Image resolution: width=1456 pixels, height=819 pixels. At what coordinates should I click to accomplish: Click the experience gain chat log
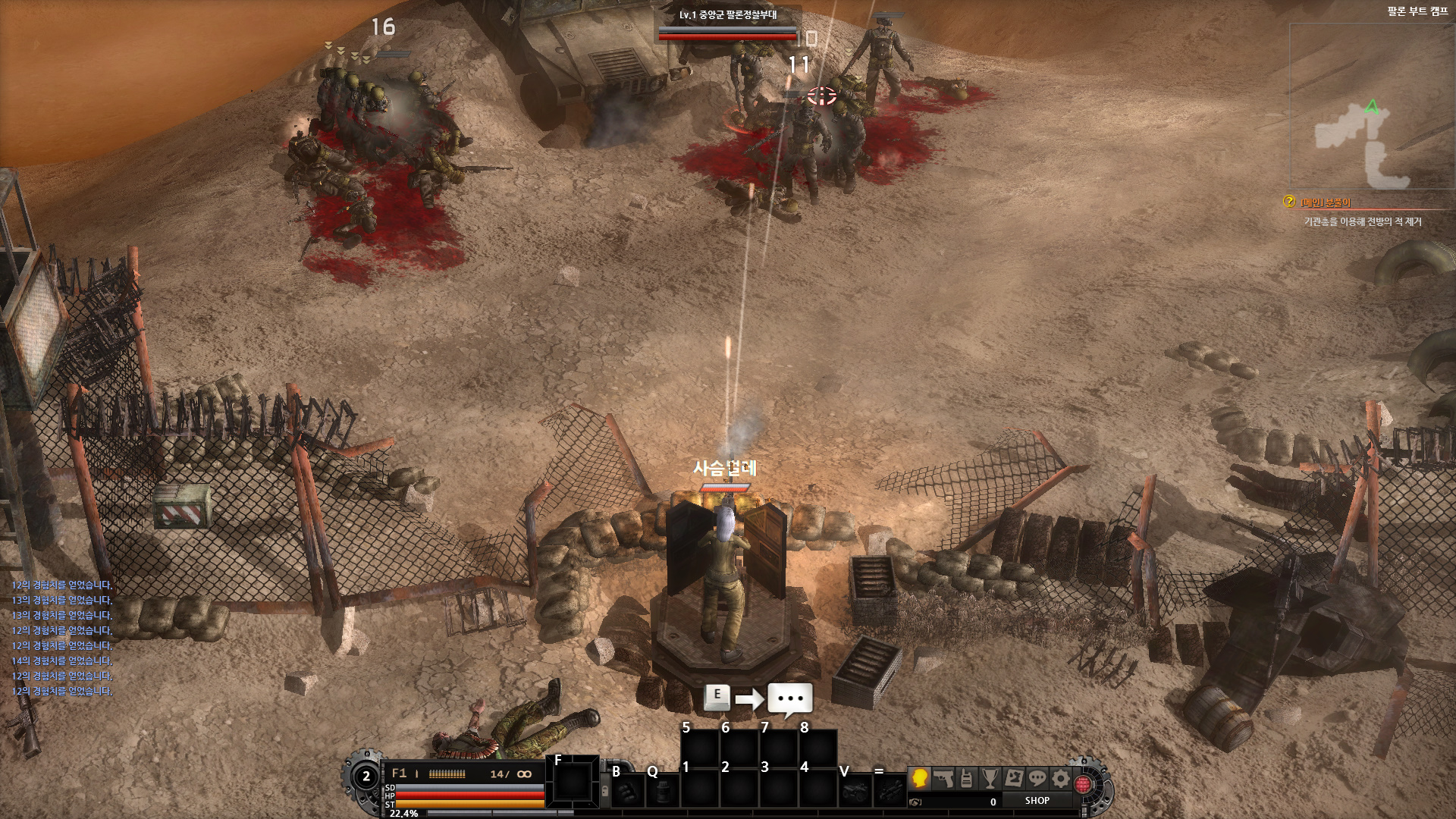coord(62,638)
